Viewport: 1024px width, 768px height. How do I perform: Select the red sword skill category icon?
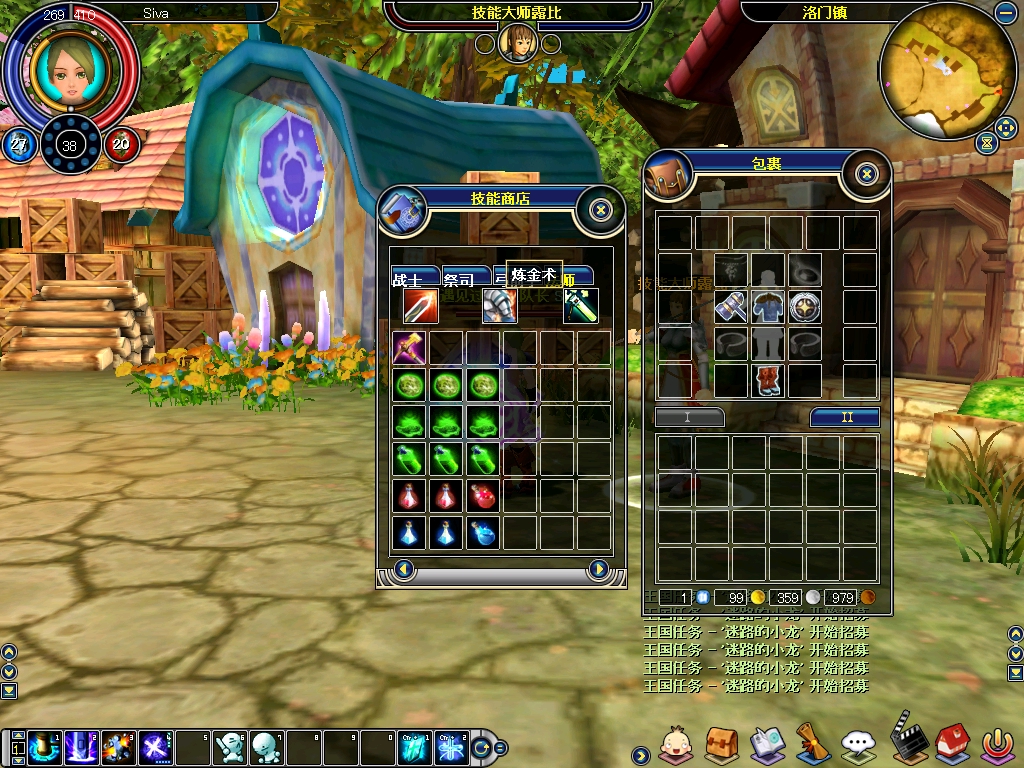click(420, 306)
